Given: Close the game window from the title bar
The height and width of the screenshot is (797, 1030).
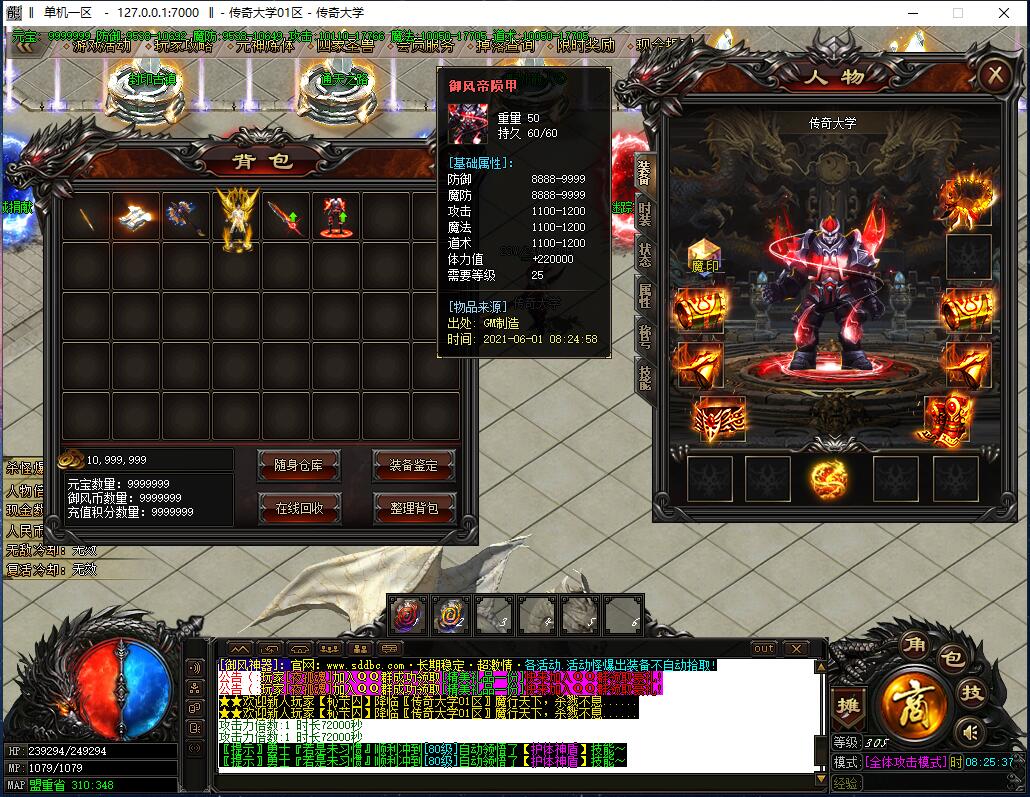Looking at the screenshot, I should pos(1002,13).
